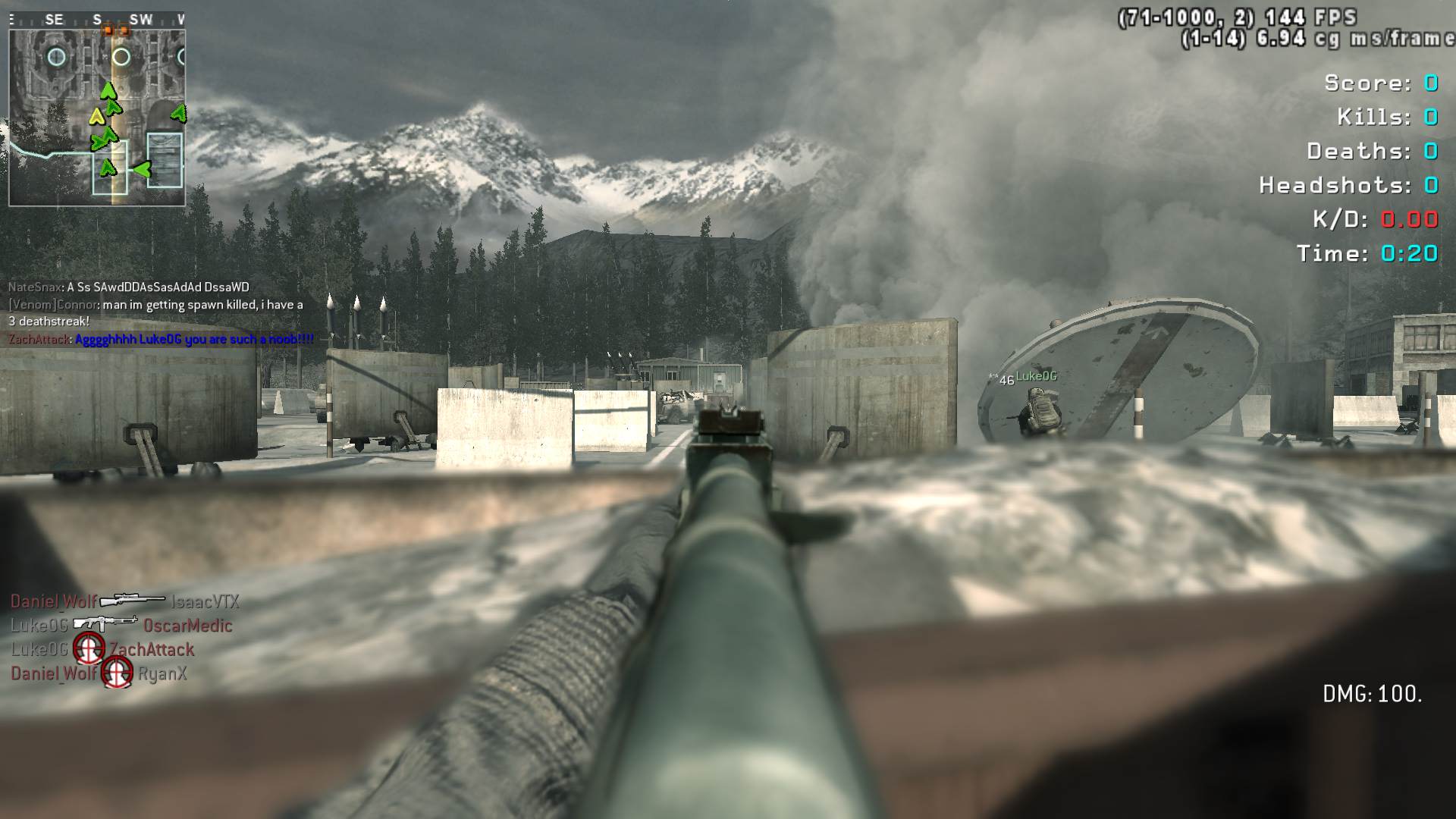Click the Daniel_Wolf killed IsaacVTX feed entry

coord(124,601)
